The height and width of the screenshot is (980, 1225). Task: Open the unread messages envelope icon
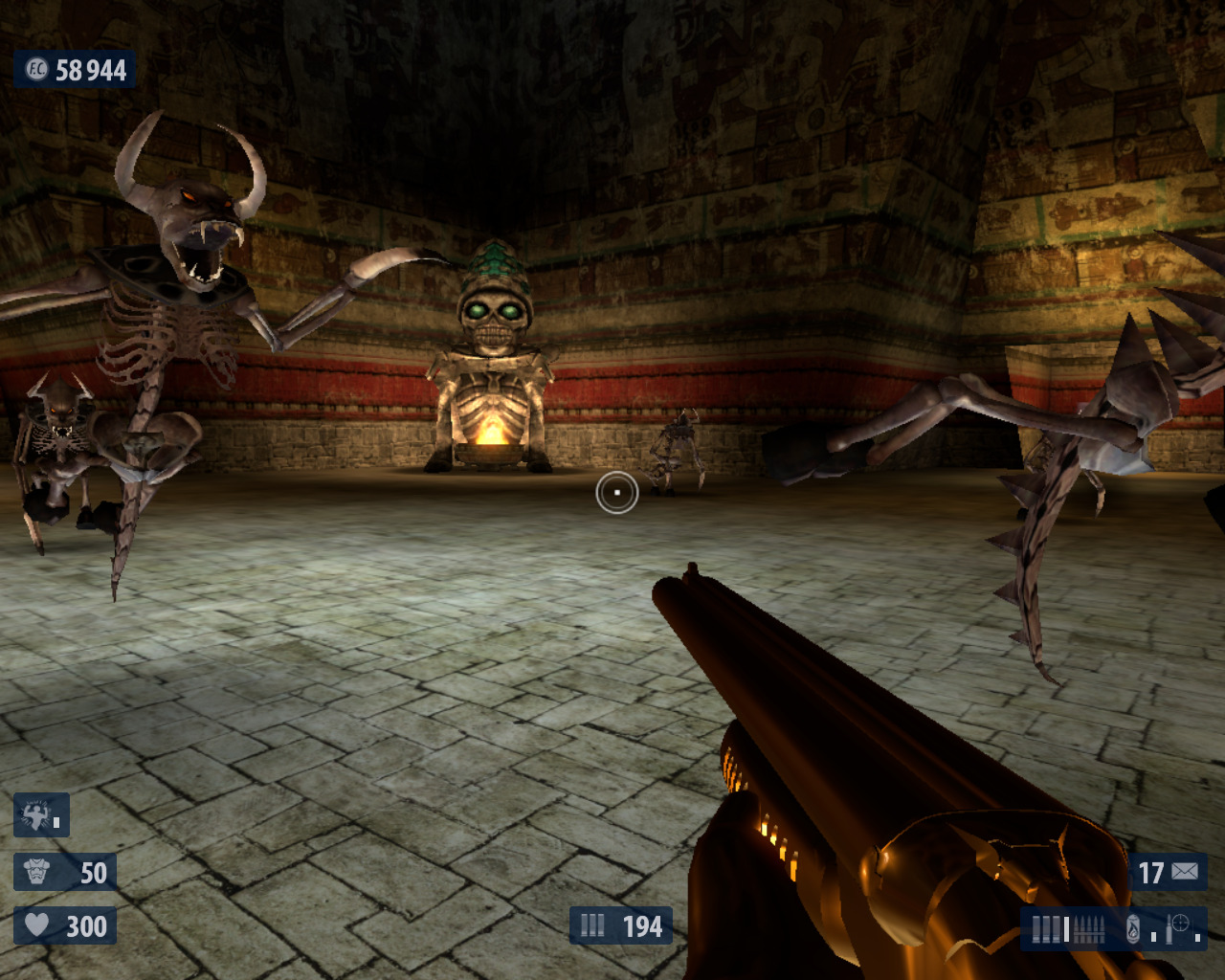(1184, 872)
